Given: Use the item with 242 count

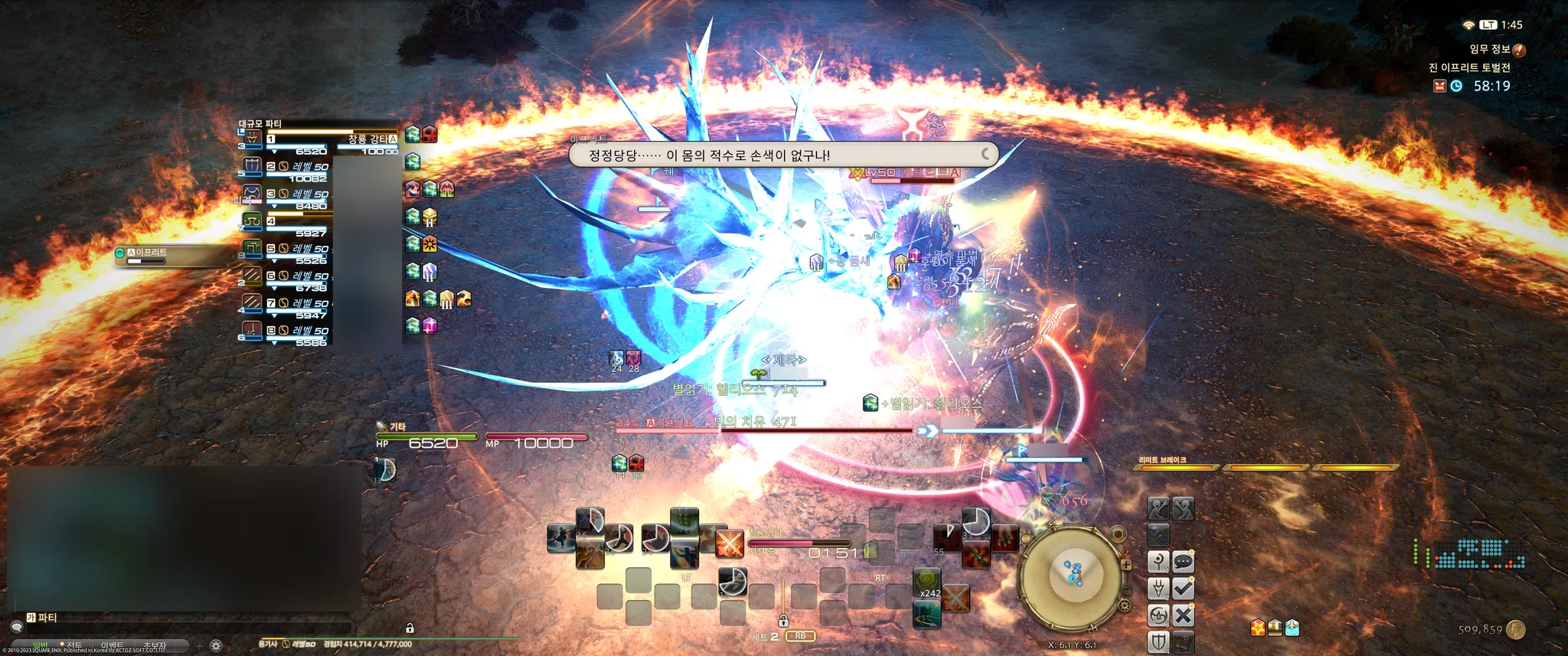Looking at the screenshot, I should 926,583.
